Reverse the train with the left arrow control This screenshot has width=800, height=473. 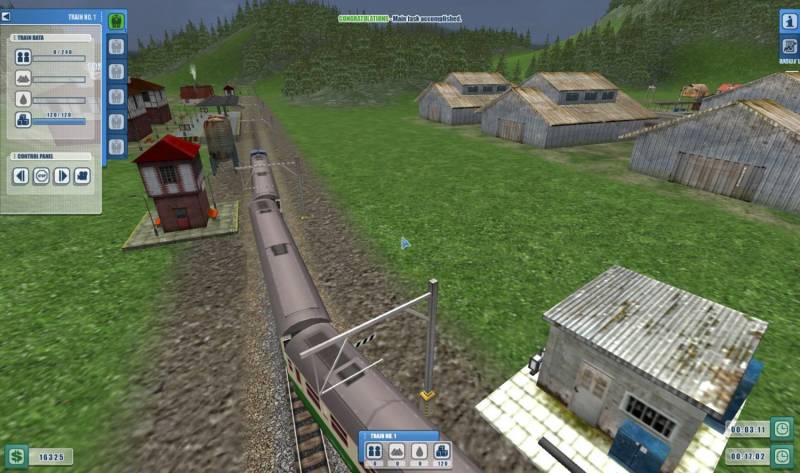click(x=21, y=176)
